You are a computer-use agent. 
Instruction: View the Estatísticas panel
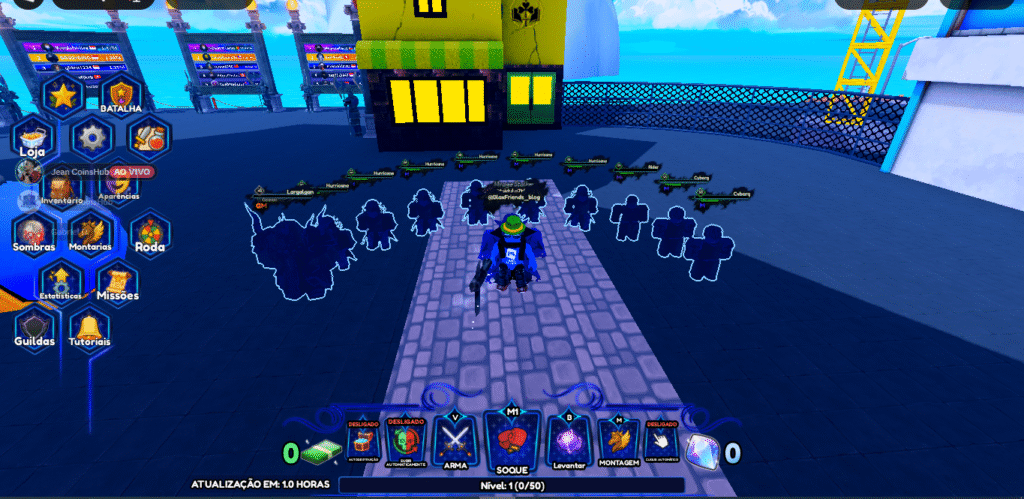[62, 281]
